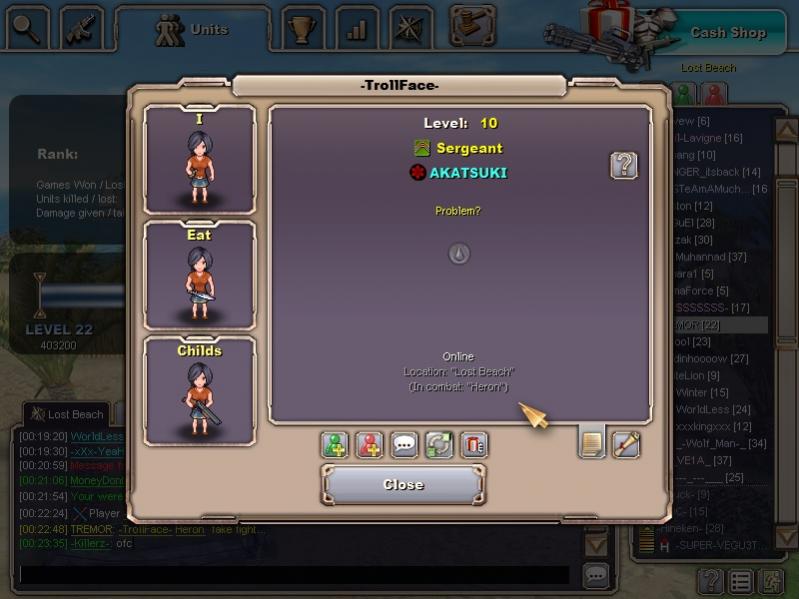Select AKATSUKI clan name in profile

467,172
